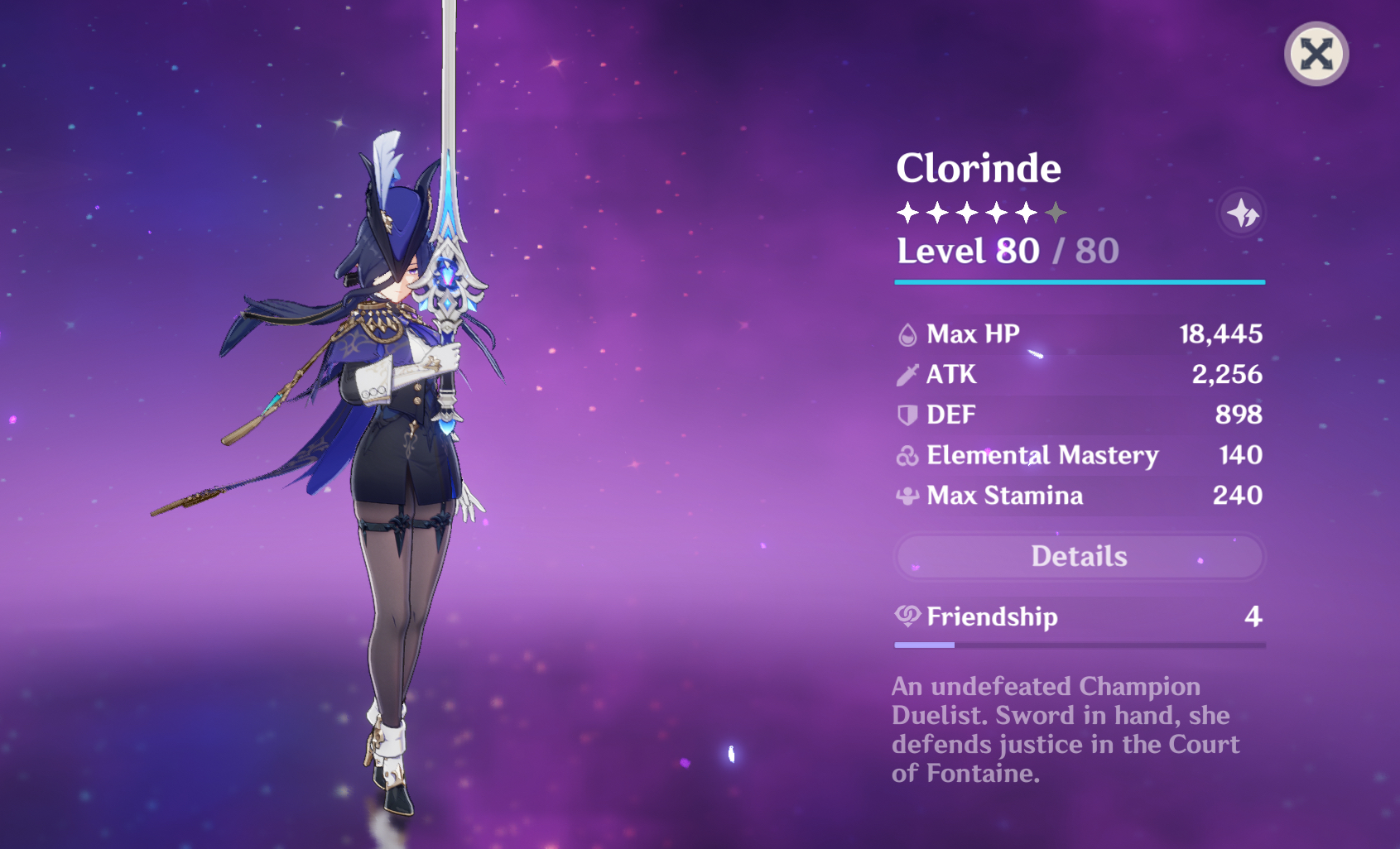Expand the Details panel
The width and height of the screenshot is (1400, 849).
[x=1079, y=556]
